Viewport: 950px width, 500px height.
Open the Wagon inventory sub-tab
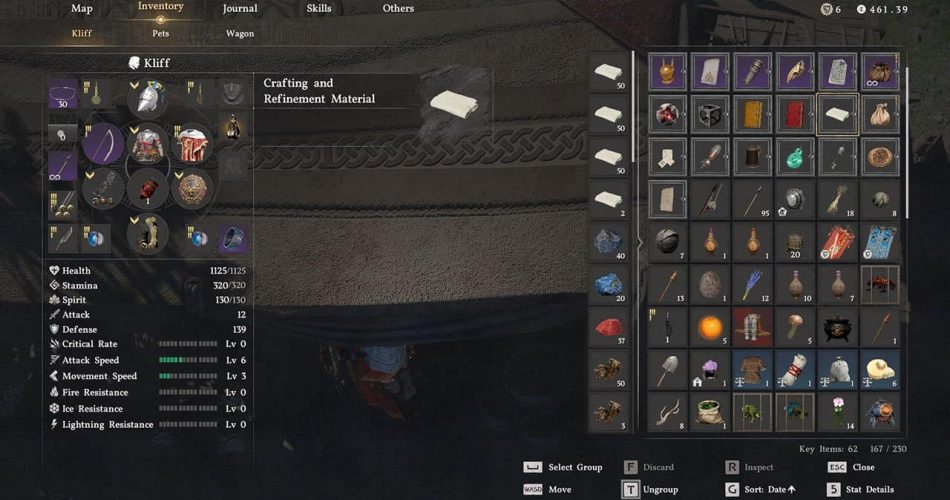tap(239, 33)
